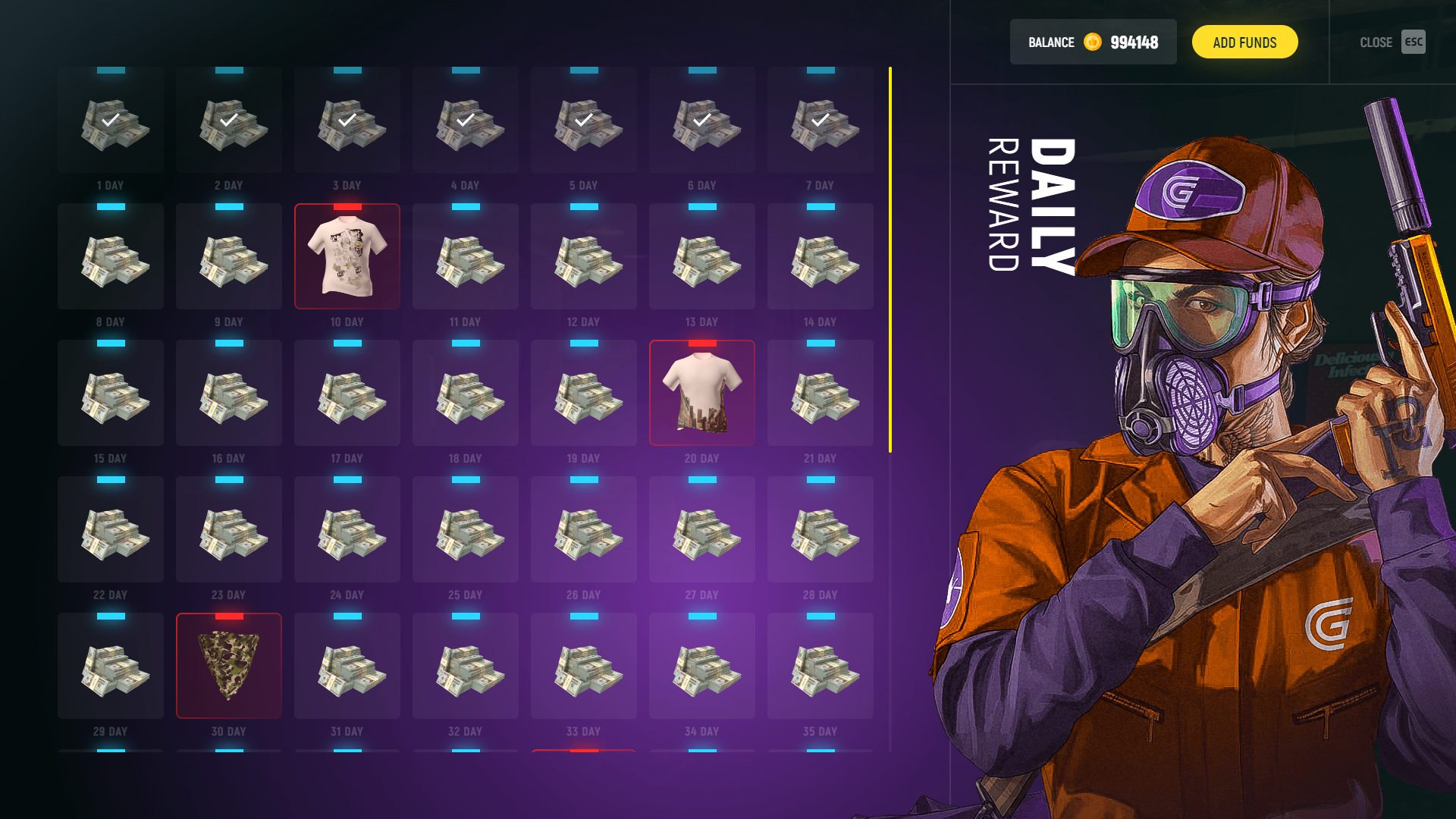This screenshot has height=819, width=1456.
Task: Open the Day 1 claimed reward tile
Action: pos(110,120)
